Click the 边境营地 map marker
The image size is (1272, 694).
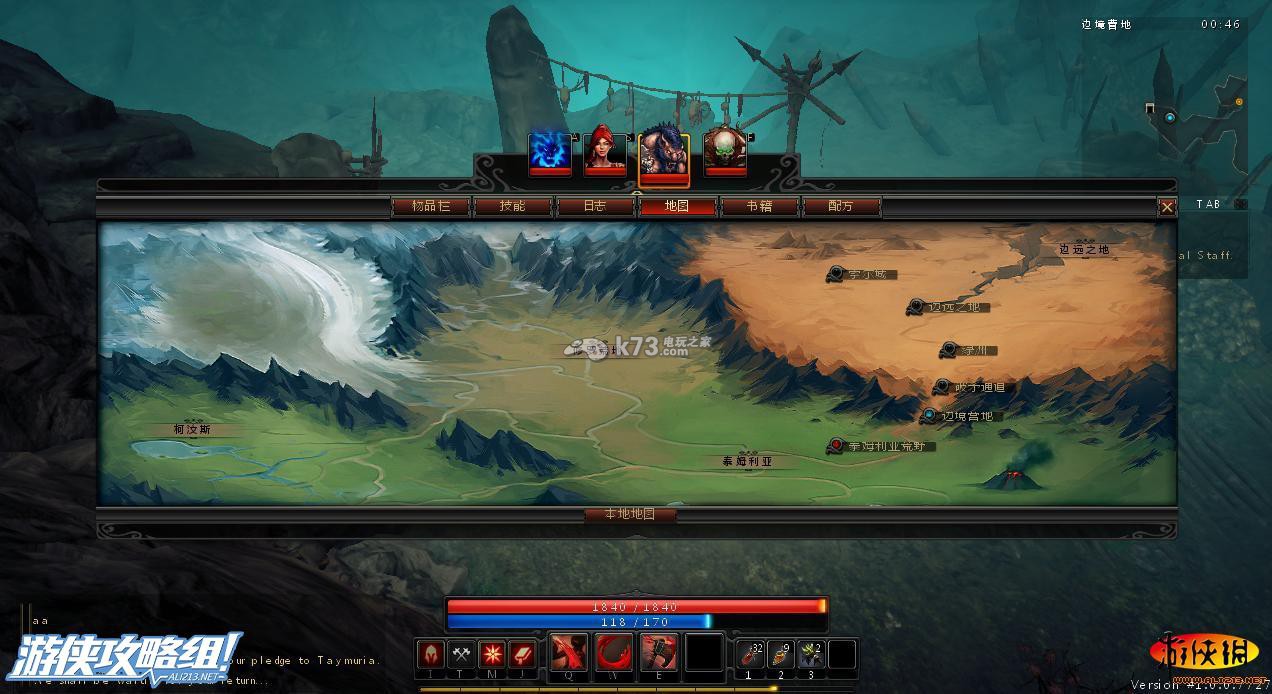[931, 416]
